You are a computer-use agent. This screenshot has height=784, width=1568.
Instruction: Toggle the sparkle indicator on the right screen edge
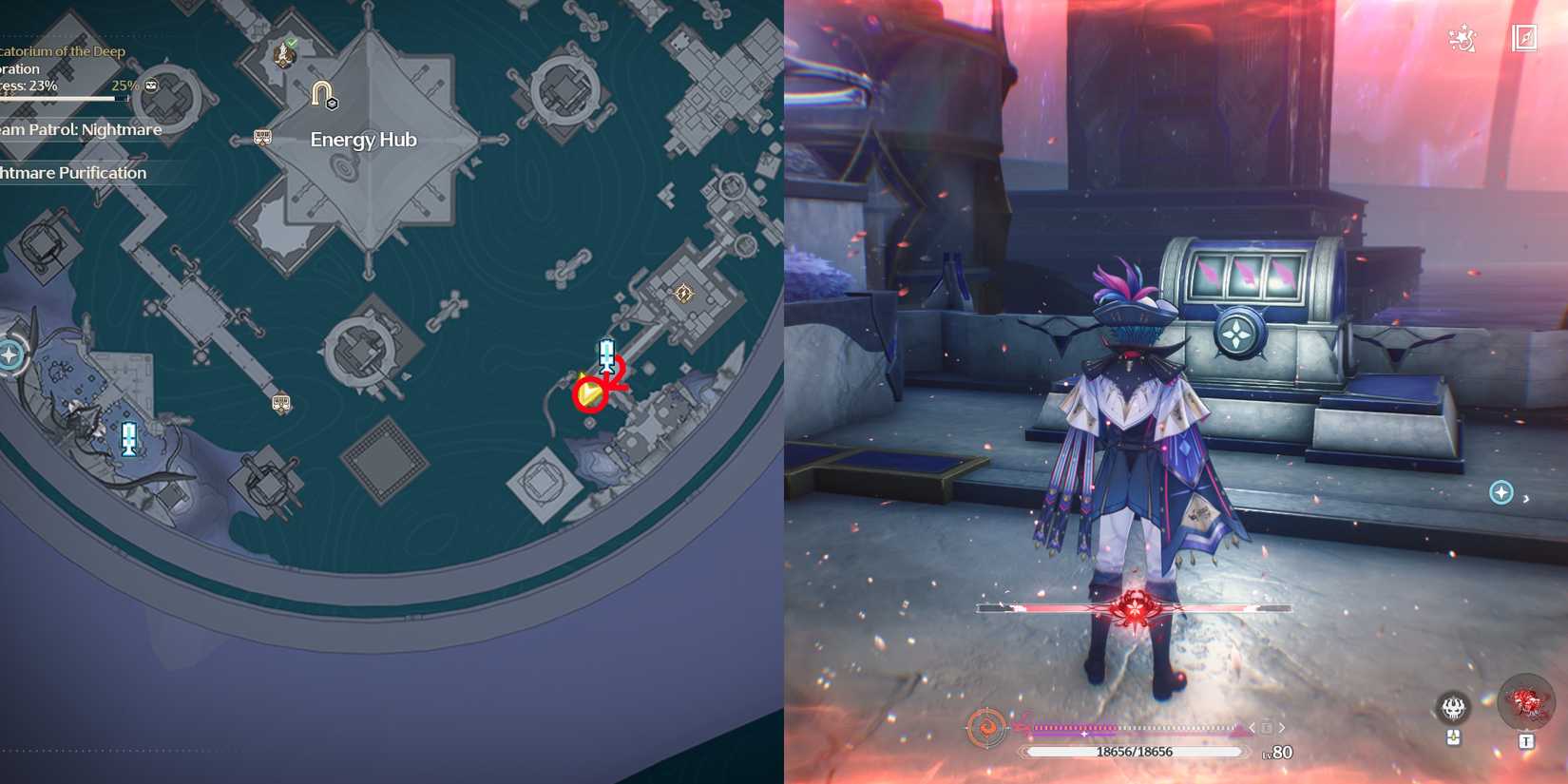(1501, 493)
